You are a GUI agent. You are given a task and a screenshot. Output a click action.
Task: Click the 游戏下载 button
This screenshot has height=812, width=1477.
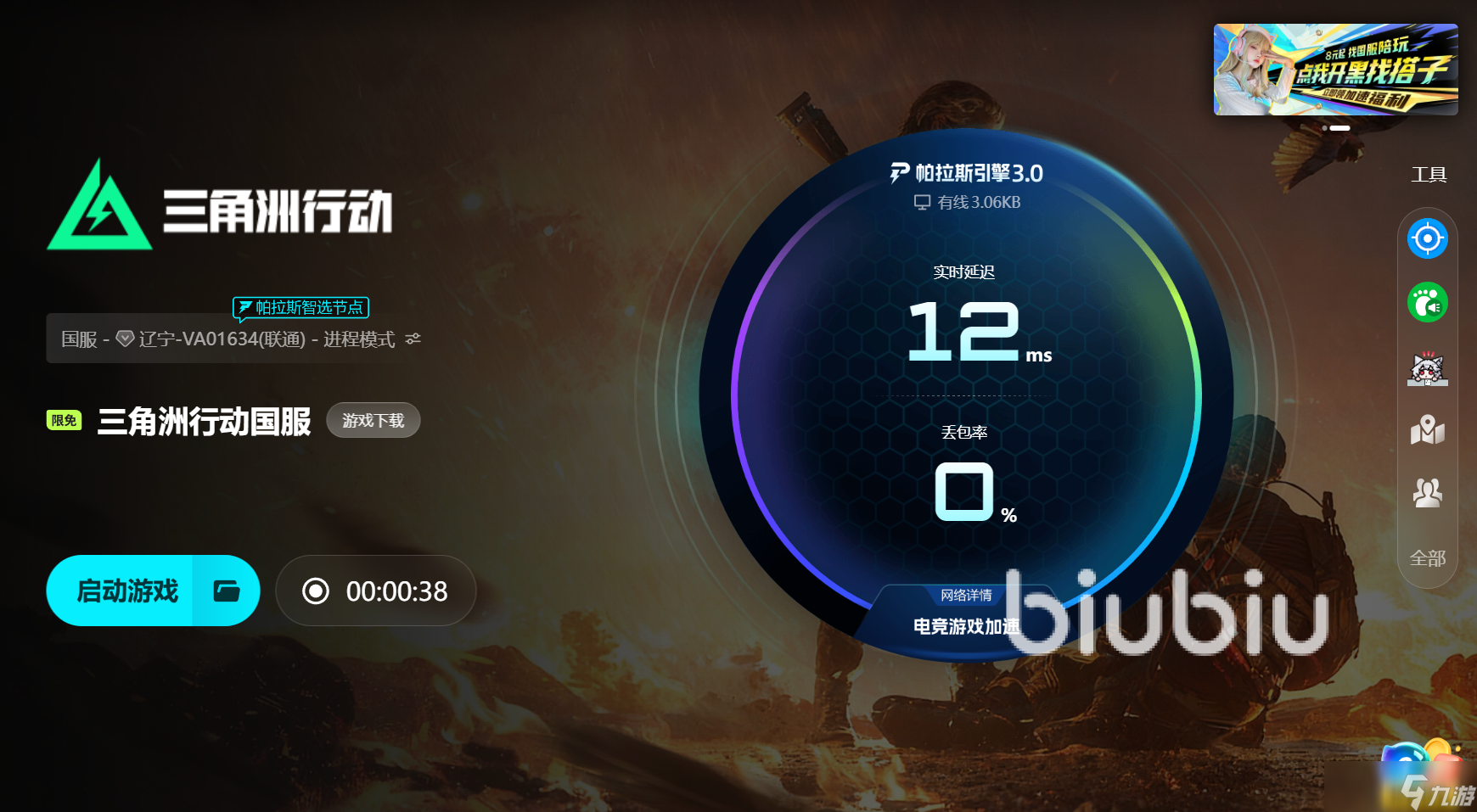click(373, 420)
